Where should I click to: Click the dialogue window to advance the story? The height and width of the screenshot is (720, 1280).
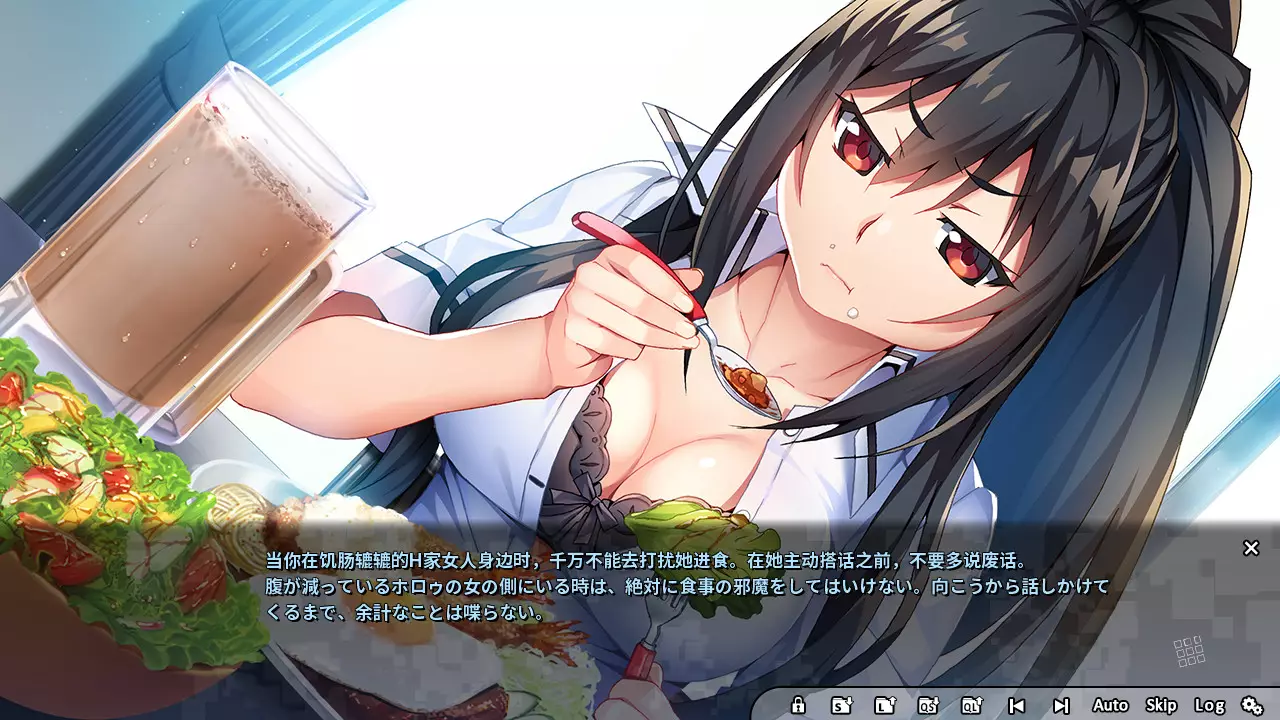point(640,590)
